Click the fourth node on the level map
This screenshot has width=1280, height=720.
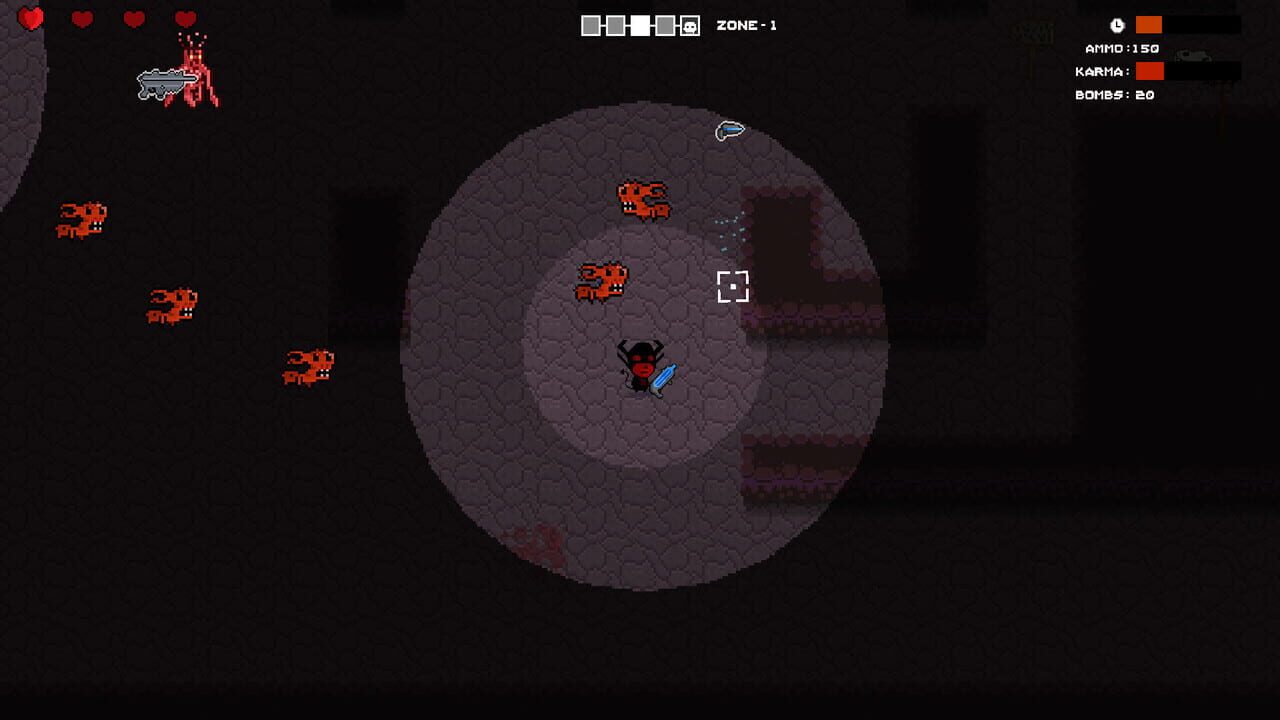664,26
